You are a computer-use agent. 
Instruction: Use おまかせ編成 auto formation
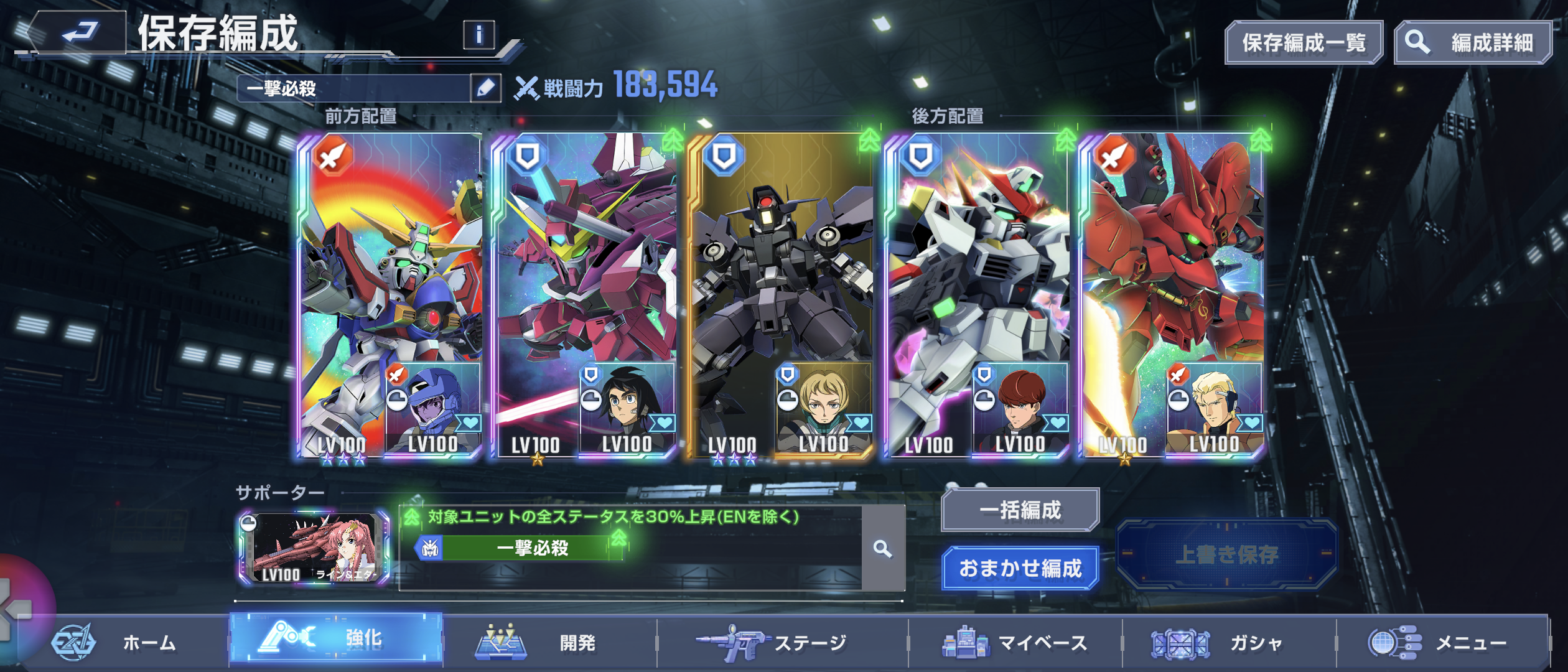1020,568
